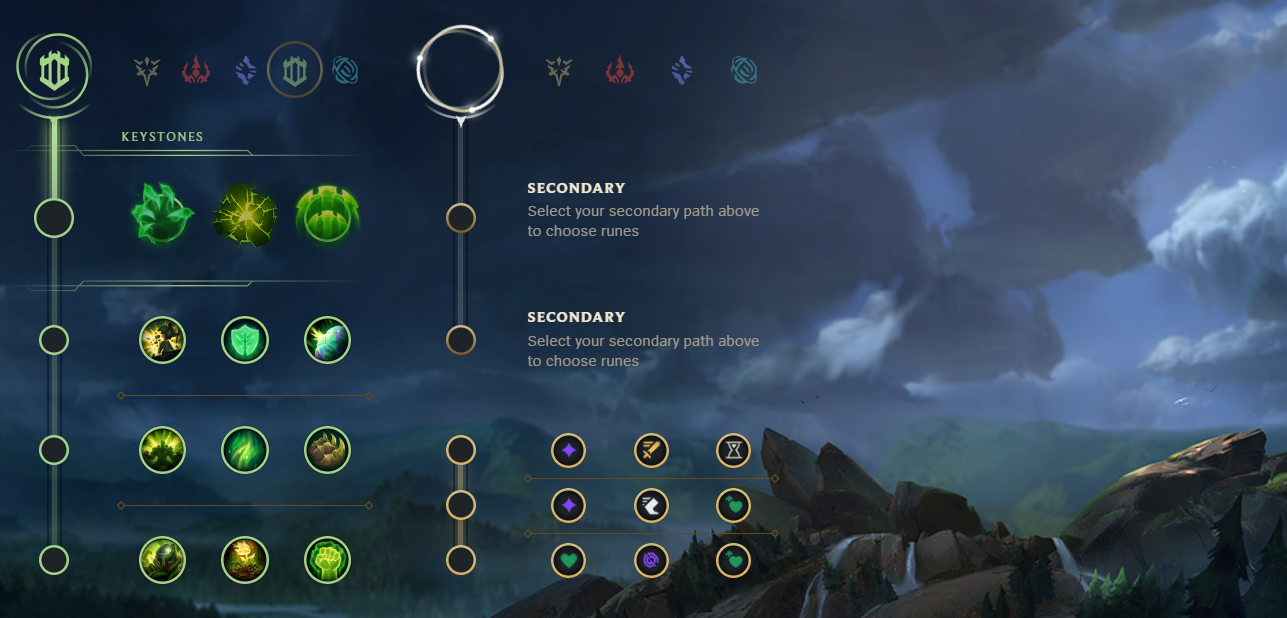The image size is (1287, 618).
Task: Choose the Second Wind rune
Action: (245, 450)
